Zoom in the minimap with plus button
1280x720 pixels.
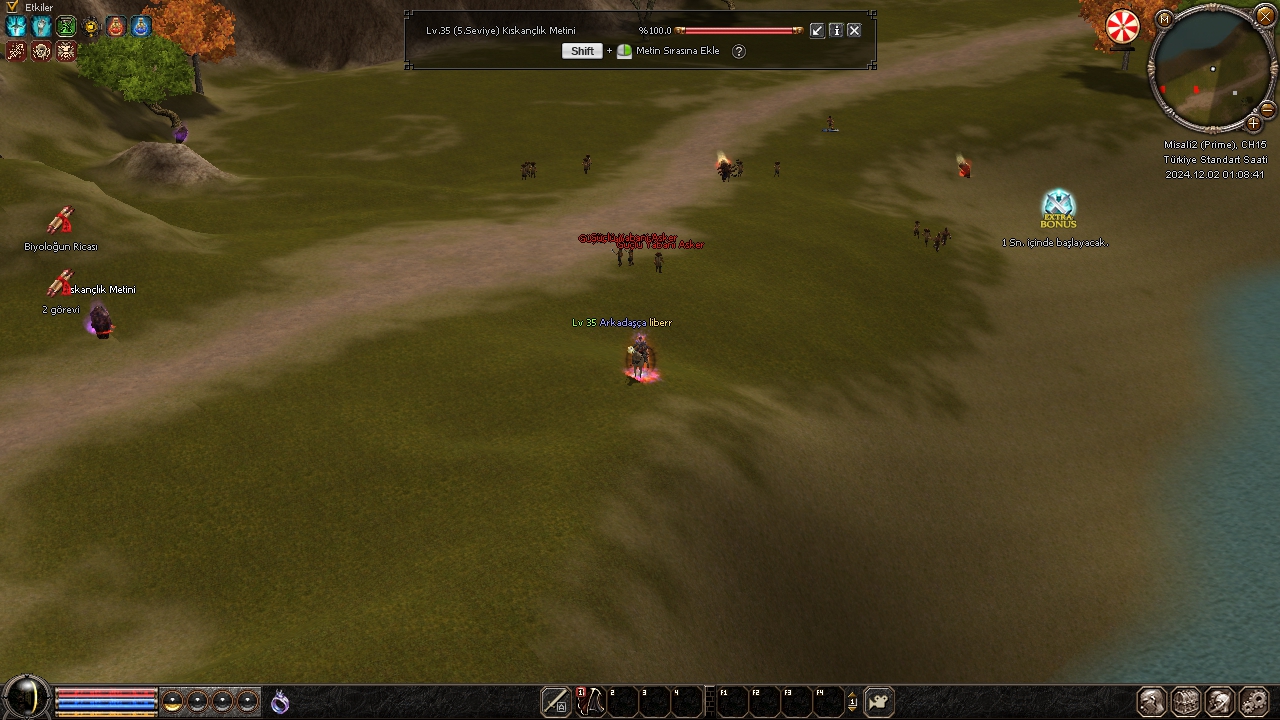(1253, 124)
